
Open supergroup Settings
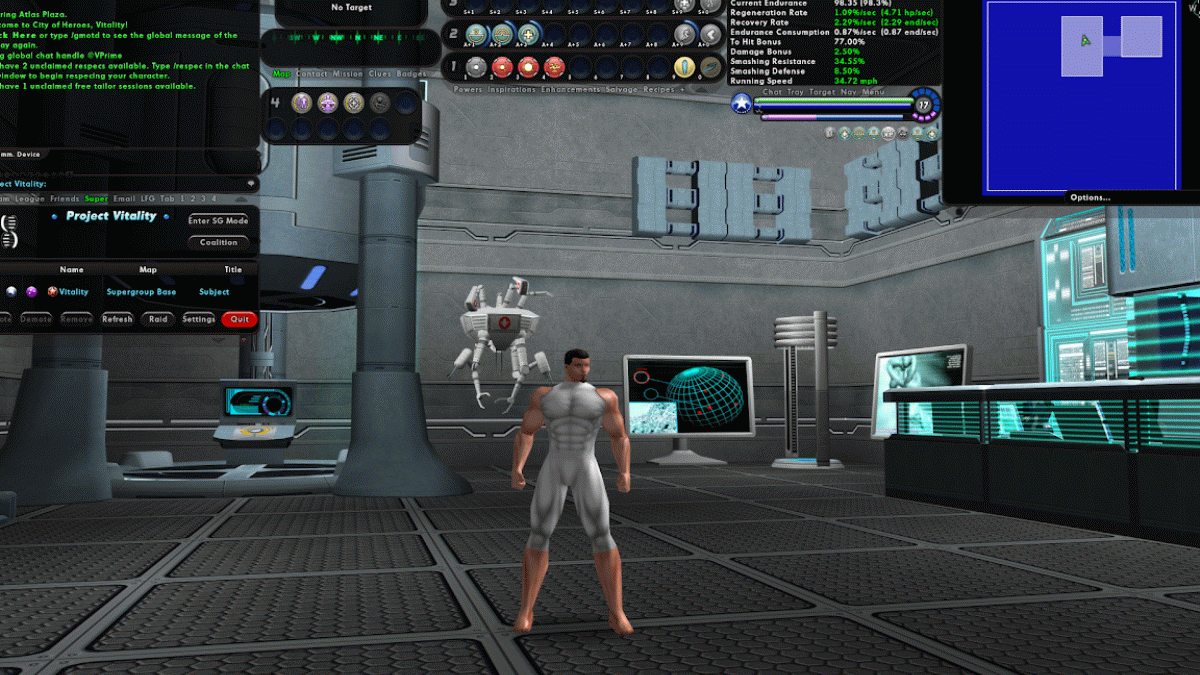click(x=198, y=319)
